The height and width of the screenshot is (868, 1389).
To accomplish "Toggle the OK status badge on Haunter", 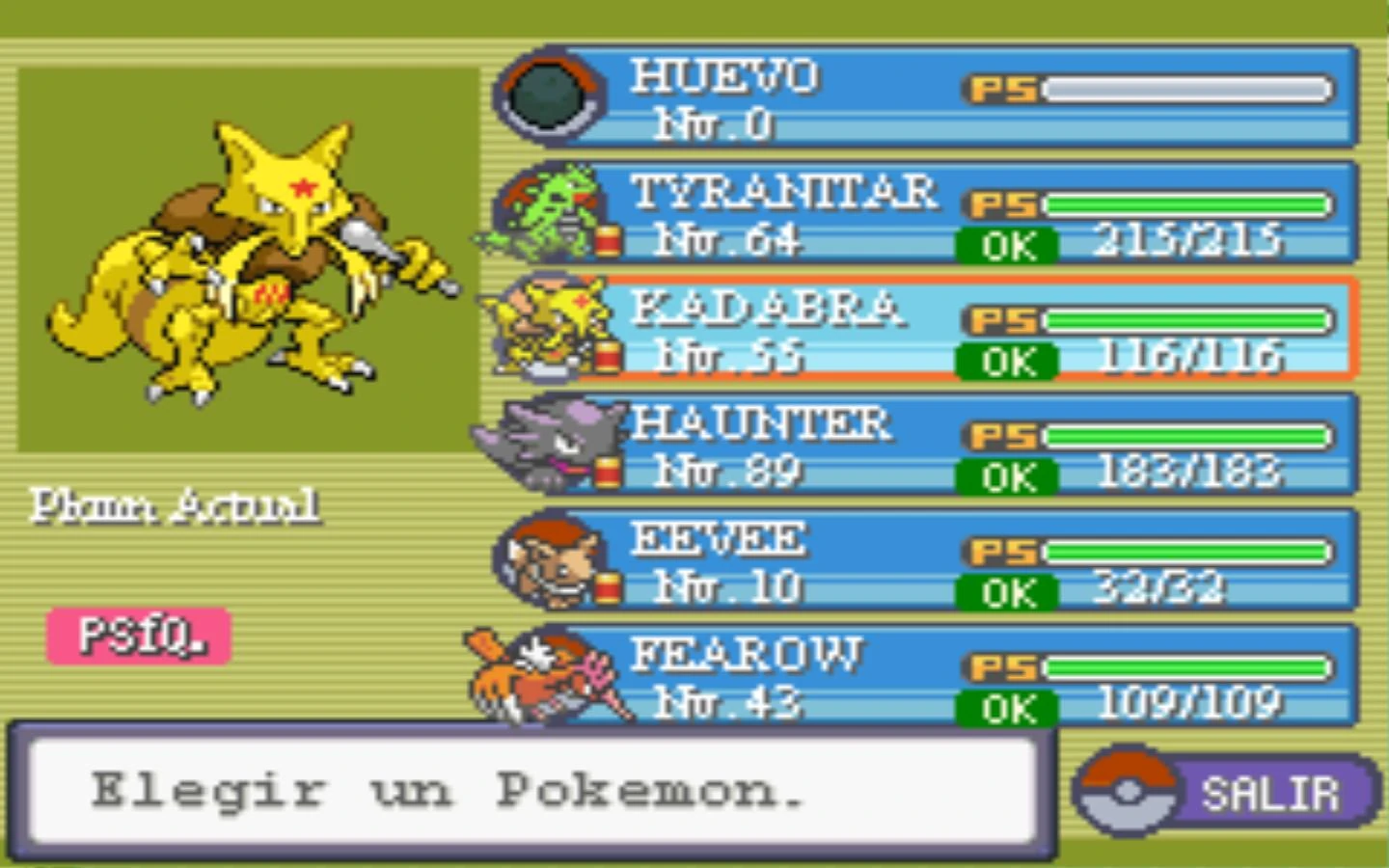I will click(1006, 475).
